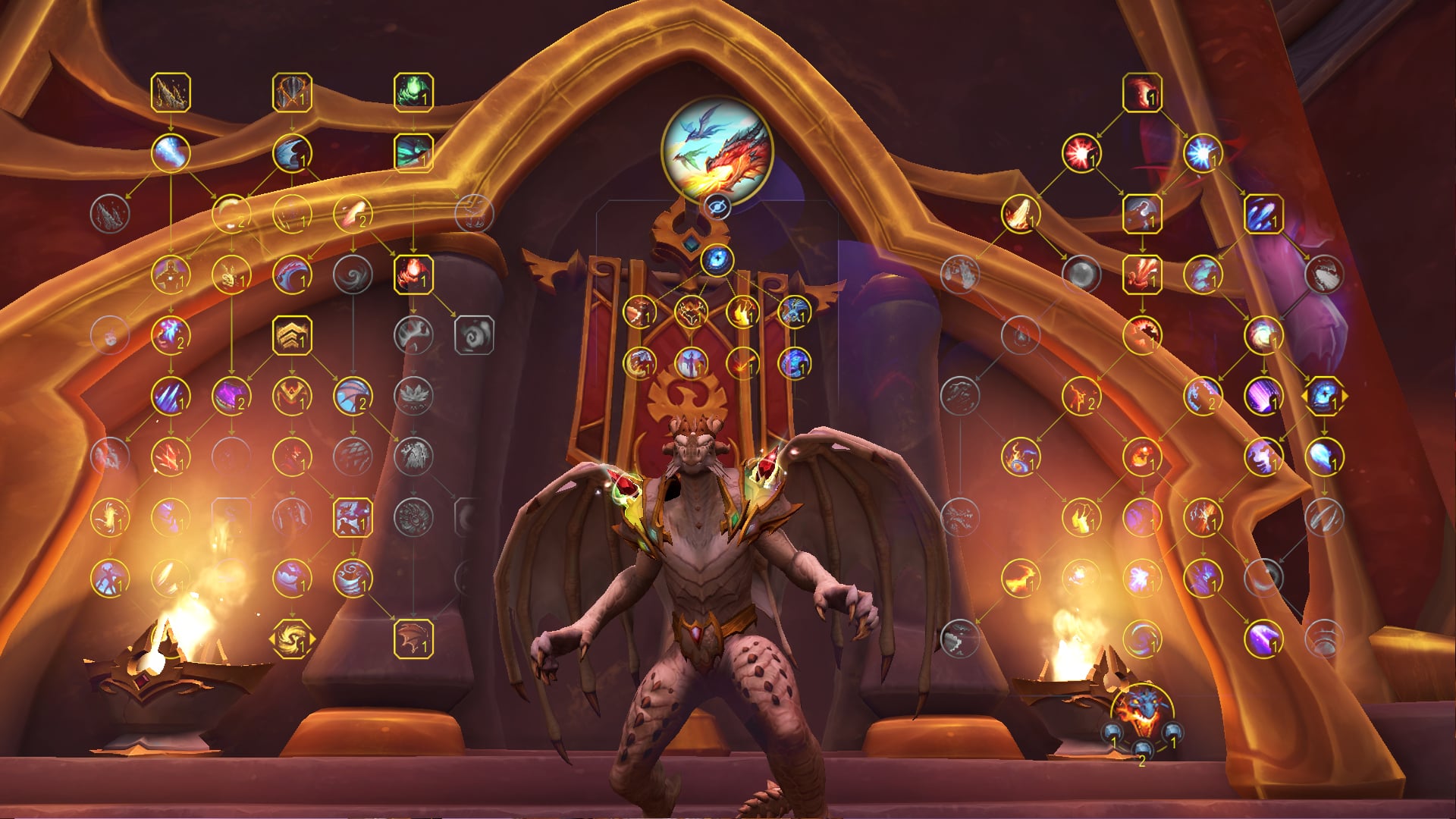Click the stone spikes square talent
The image size is (1456, 819).
click(x=171, y=93)
